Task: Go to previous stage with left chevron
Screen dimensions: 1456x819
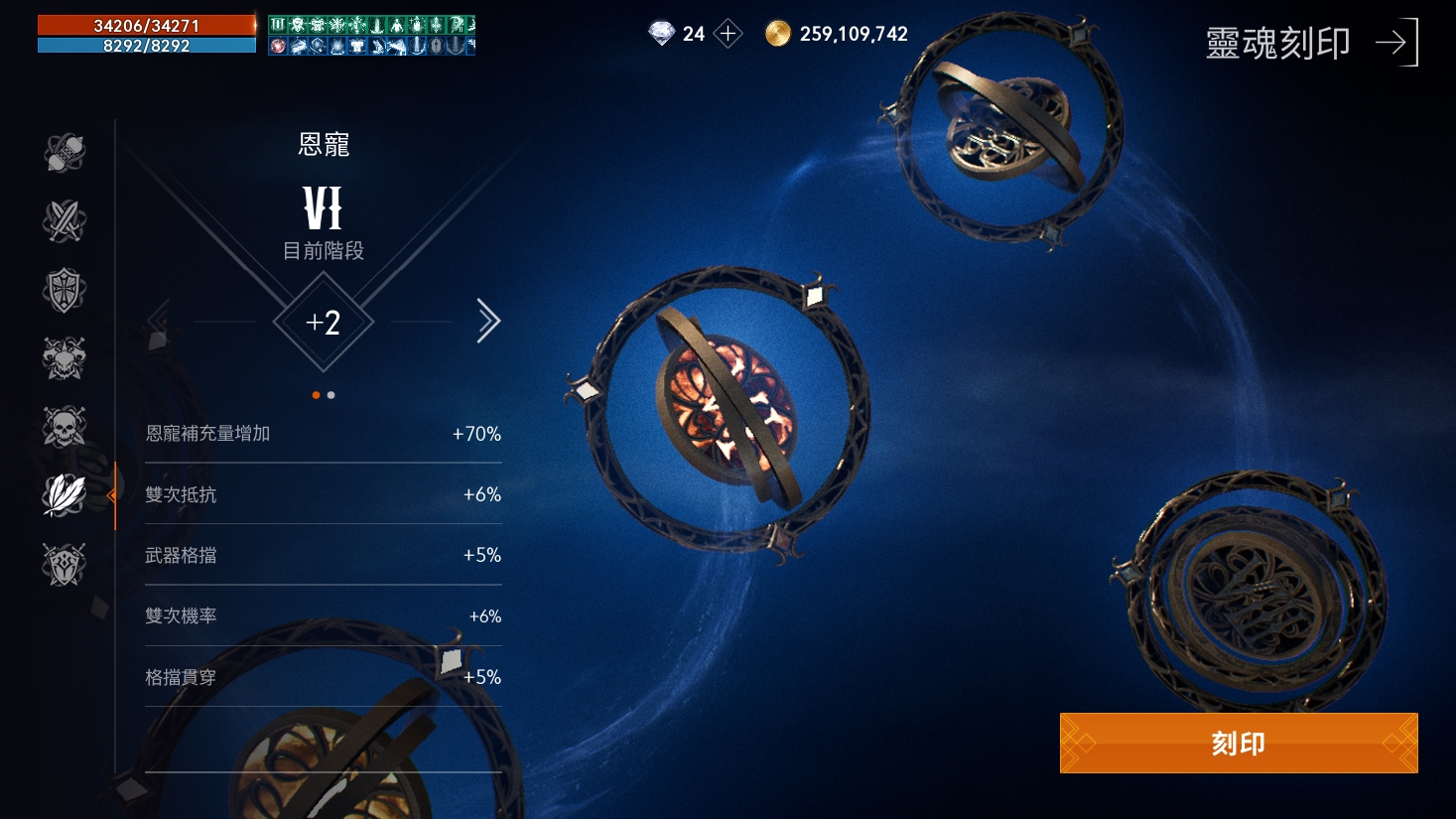Action: tap(159, 321)
